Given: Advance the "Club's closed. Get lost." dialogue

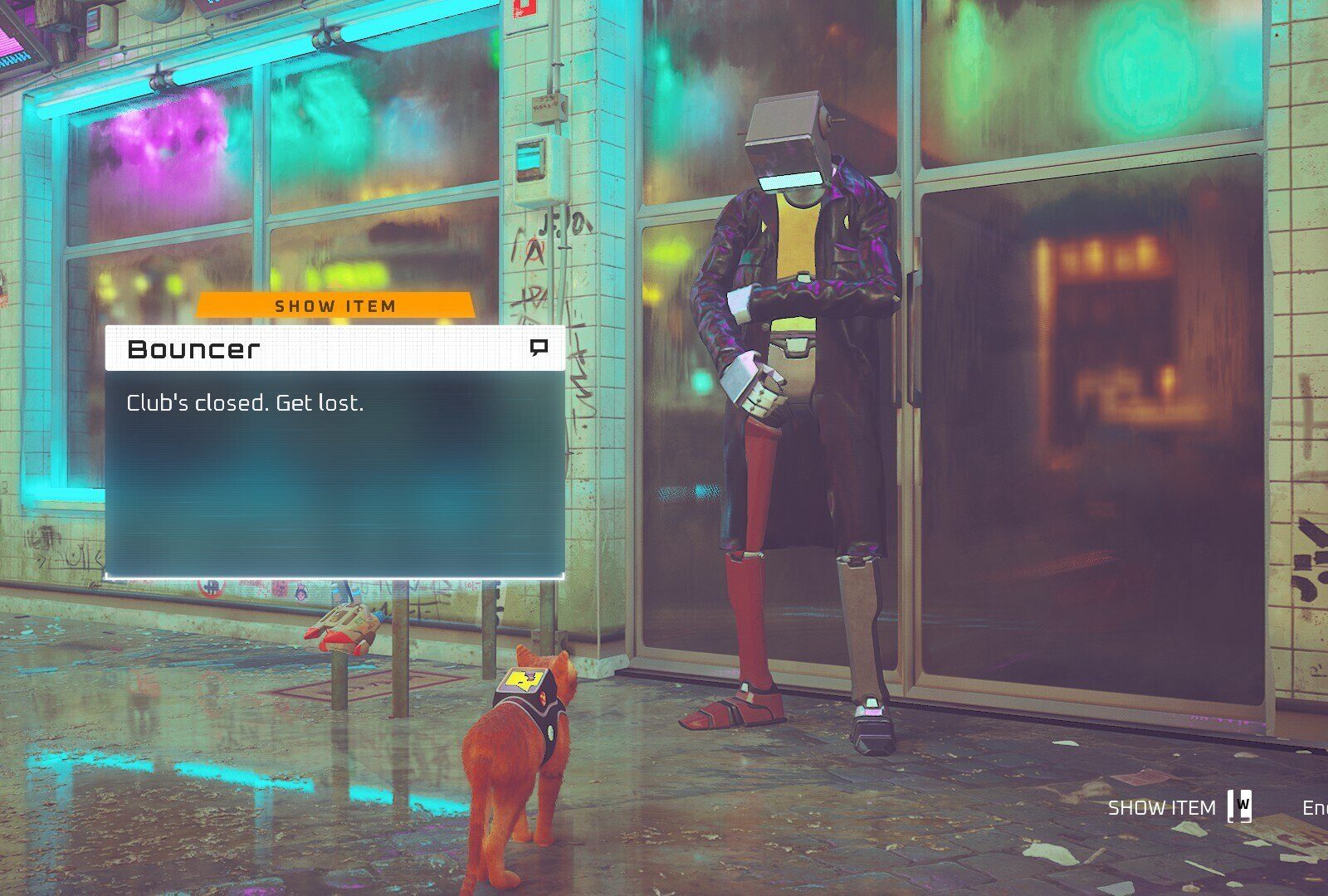Looking at the screenshot, I should tap(334, 473).
